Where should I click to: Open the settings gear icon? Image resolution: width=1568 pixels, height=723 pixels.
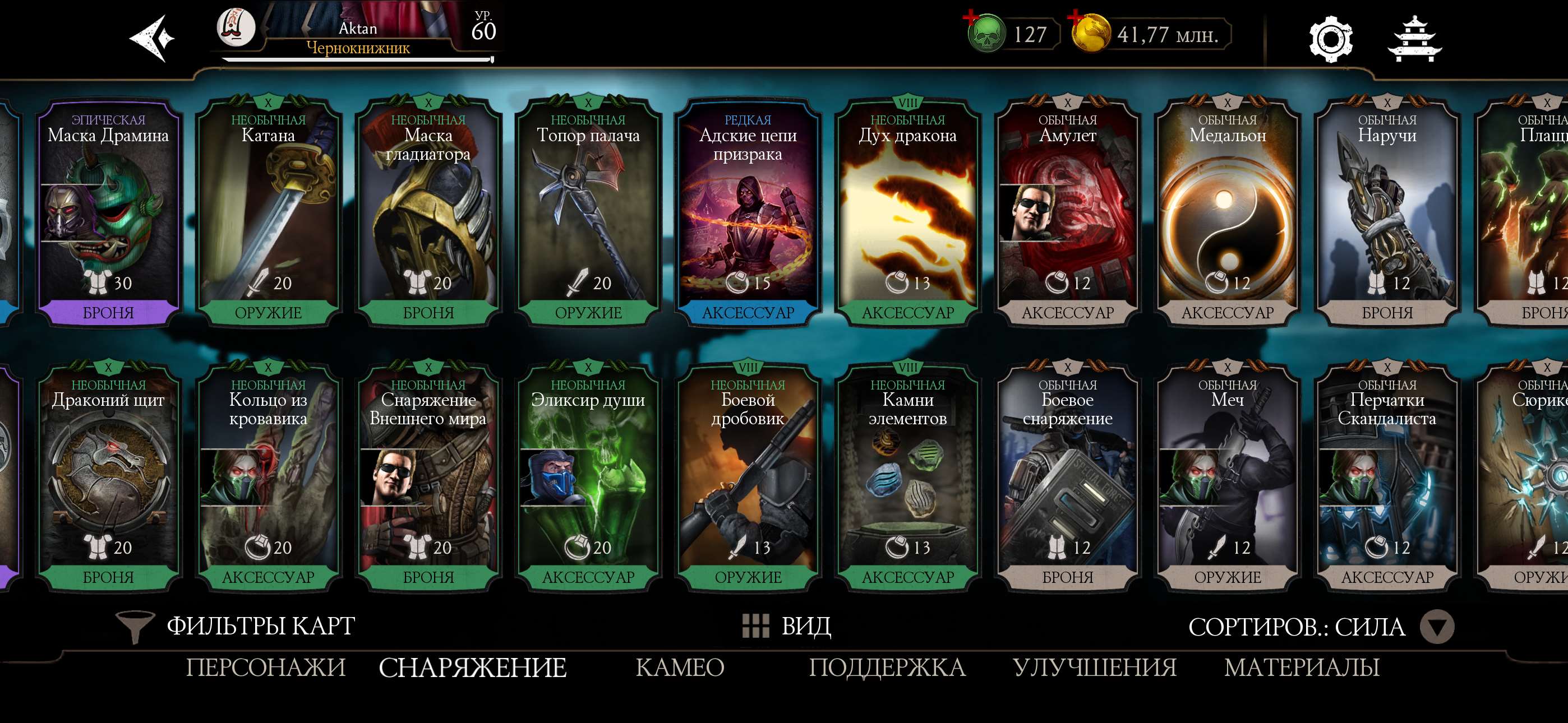[x=1330, y=40]
